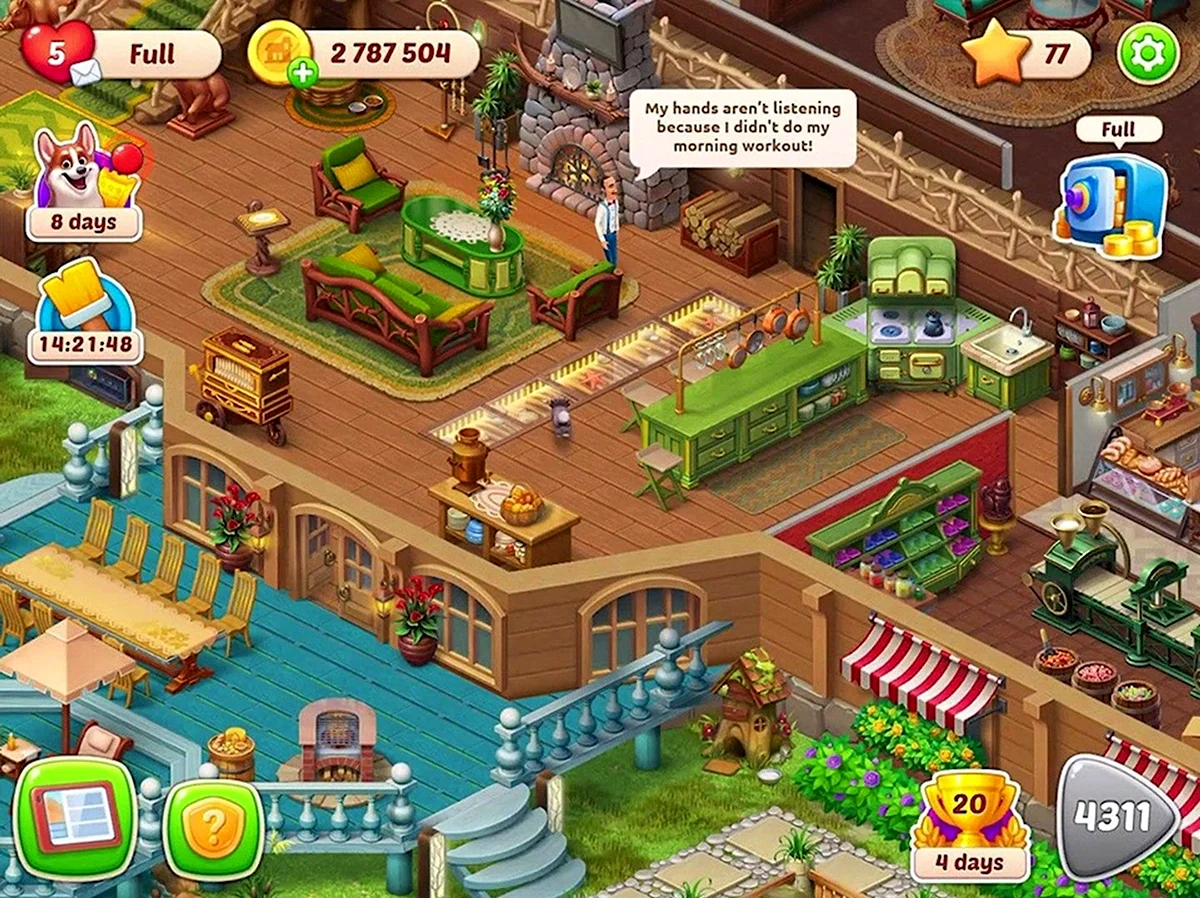The width and height of the screenshot is (1200, 898).
Task: Tap the green plus to buy coins
Action: click(300, 73)
